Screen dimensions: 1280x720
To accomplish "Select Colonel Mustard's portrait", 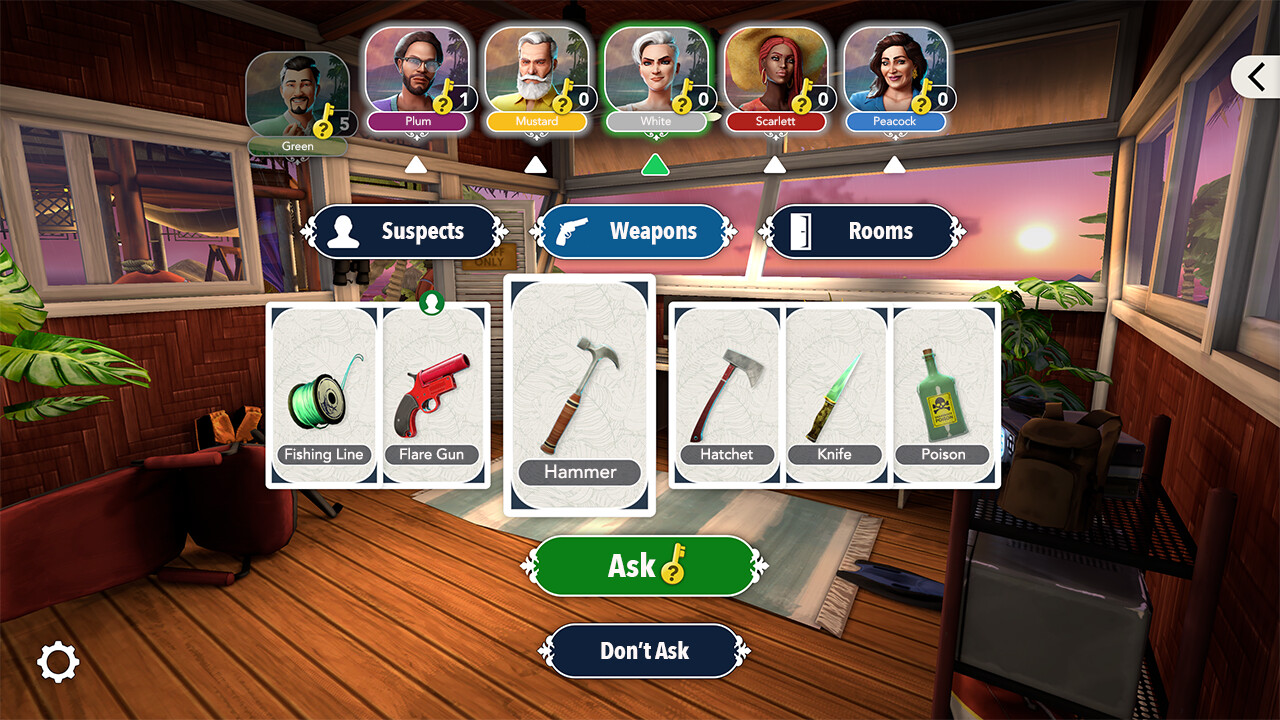I will (537, 70).
